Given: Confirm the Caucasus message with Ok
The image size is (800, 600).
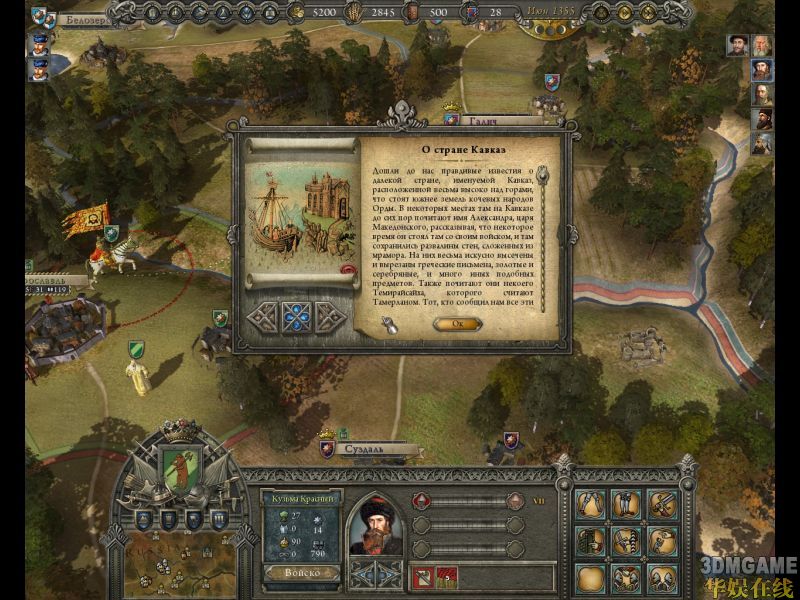Looking at the screenshot, I should click(457, 323).
